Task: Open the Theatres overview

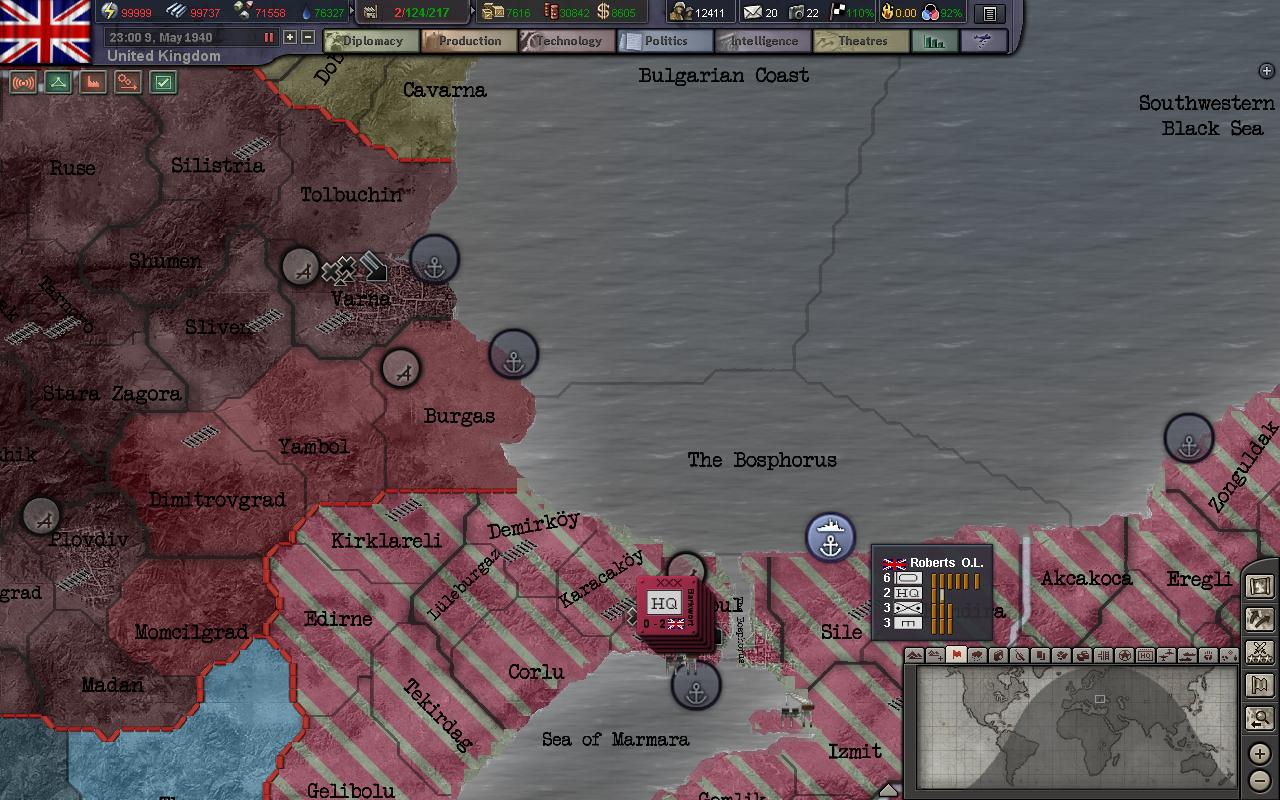Action: (859, 41)
